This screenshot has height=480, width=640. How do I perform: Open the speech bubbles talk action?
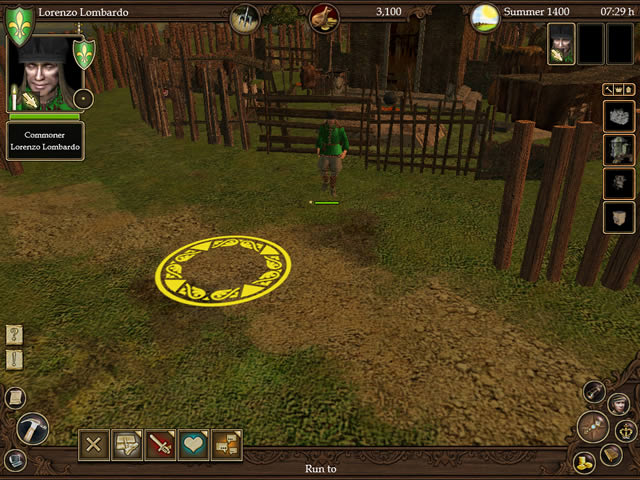point(127,444)
